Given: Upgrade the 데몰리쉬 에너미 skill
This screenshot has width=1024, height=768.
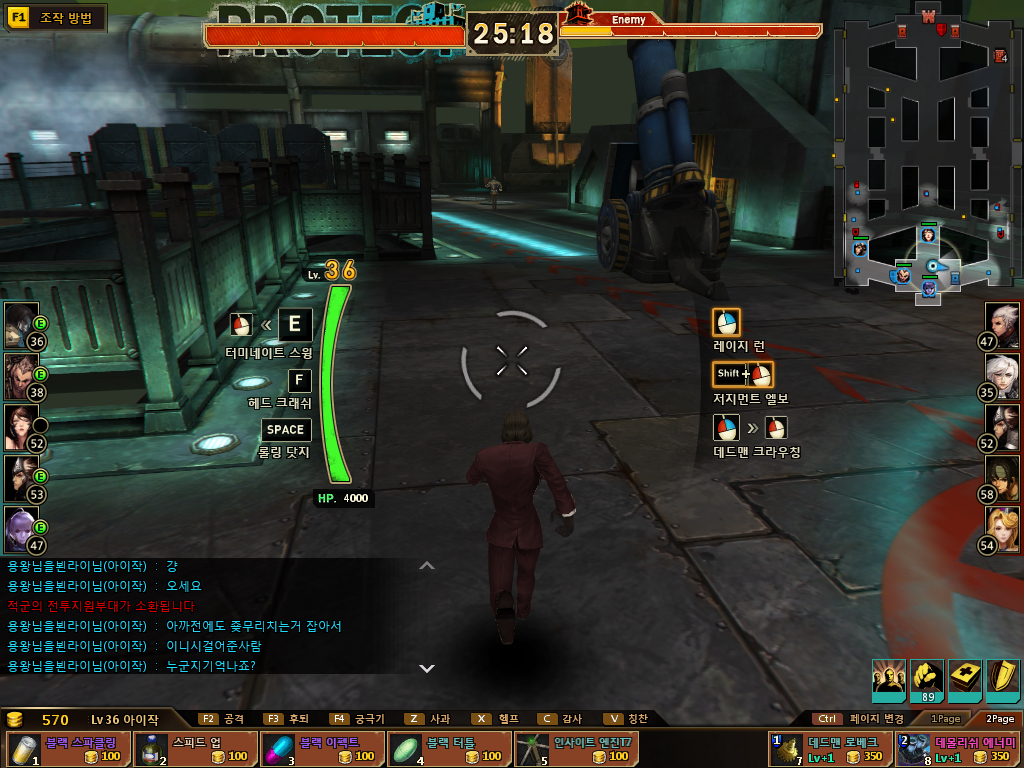Looking at the screenshot, I should [x=957, y=749].
